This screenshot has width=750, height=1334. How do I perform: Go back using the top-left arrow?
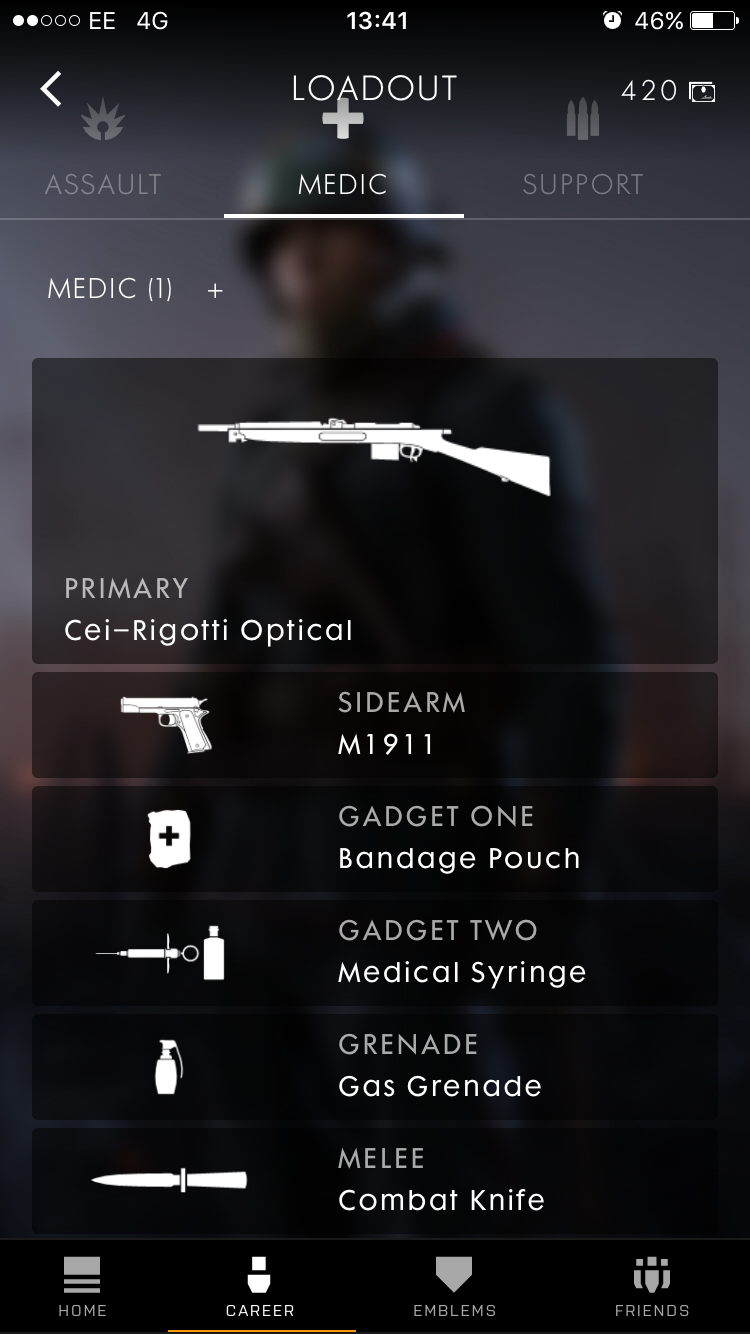coord(51,89)
